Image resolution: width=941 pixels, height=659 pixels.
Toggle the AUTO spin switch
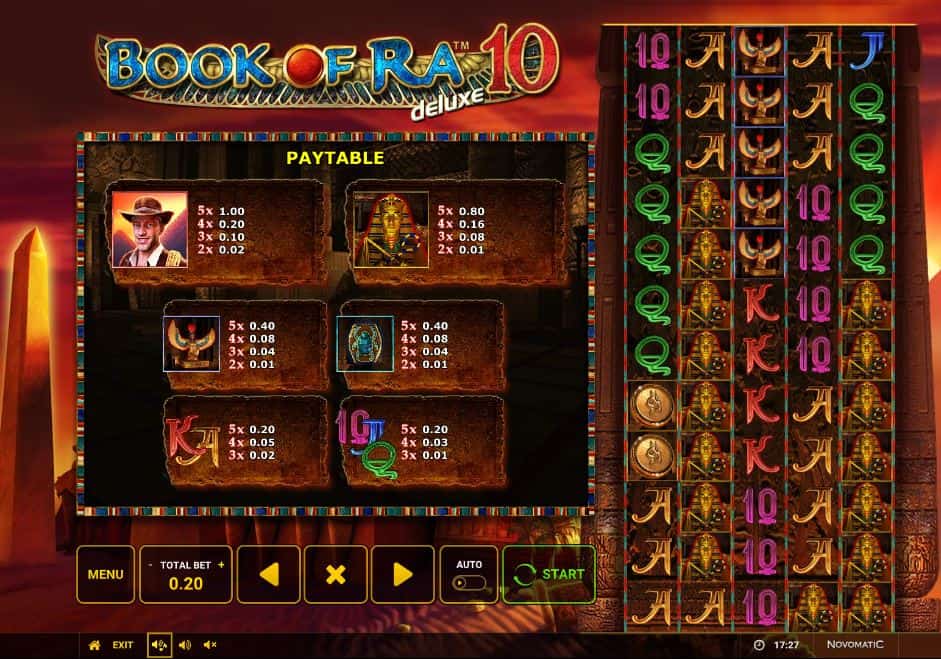pos(468,582)
